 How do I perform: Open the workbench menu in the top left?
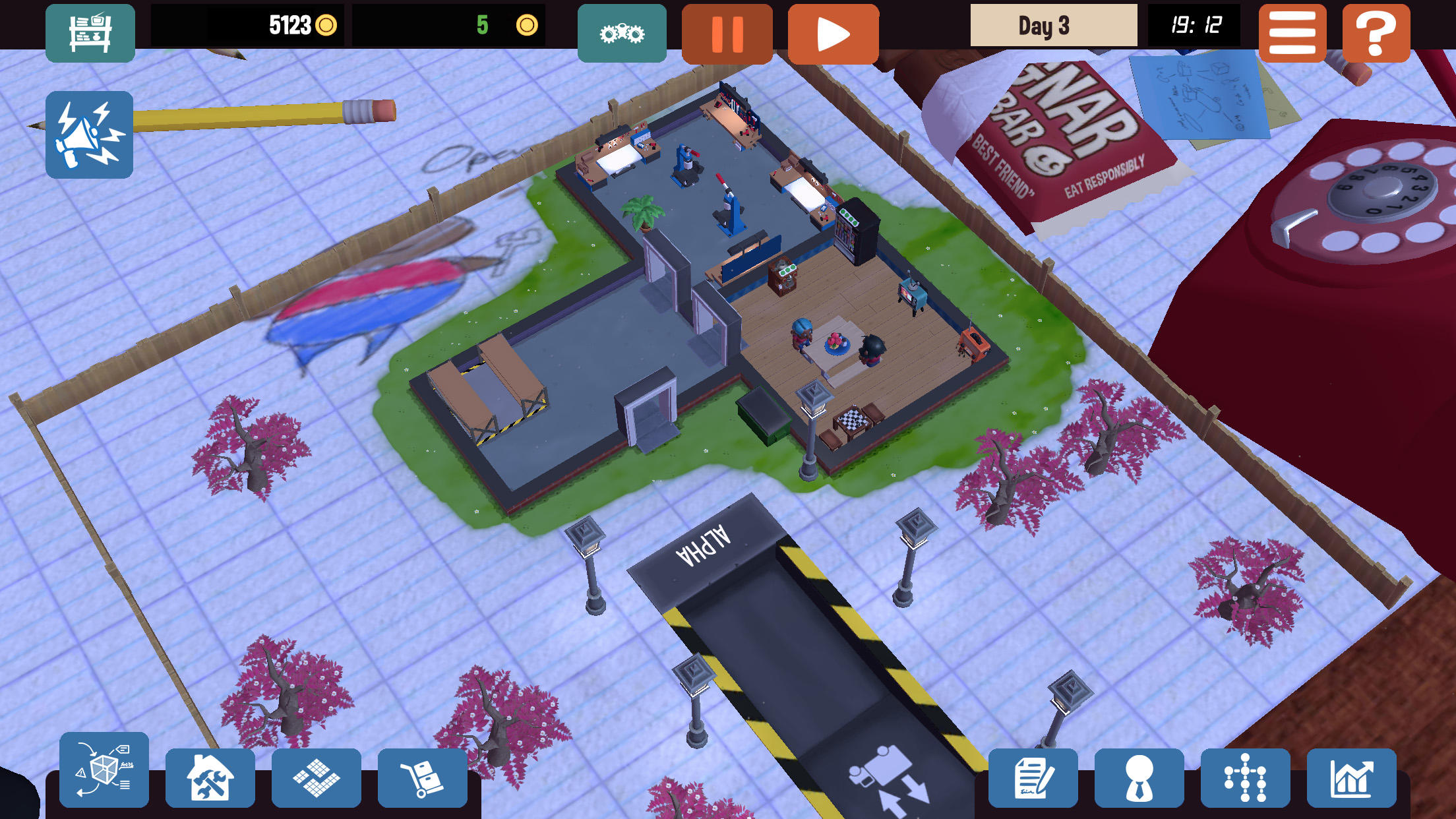[90, 32]
